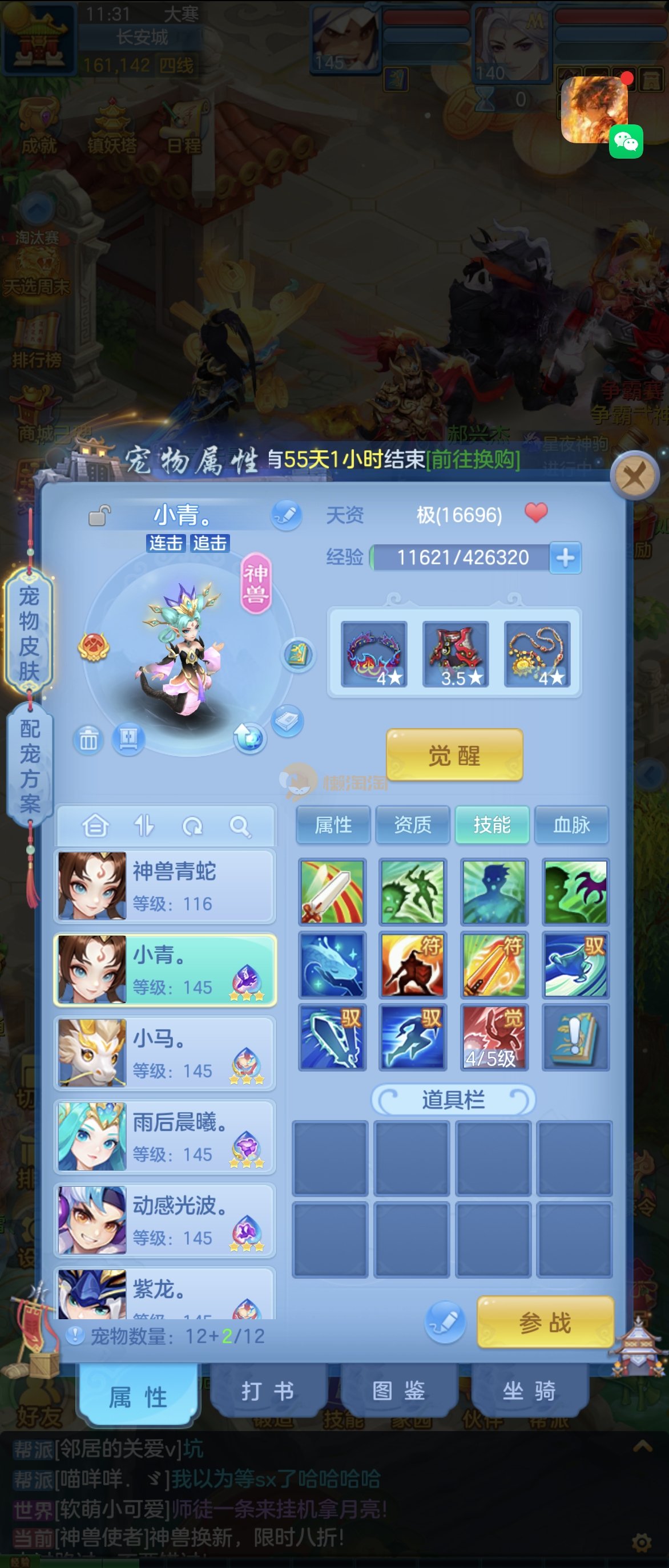The width and height of the screenshot is (669, 1568).
Task: Click the 前往换购 green link
Action: 473,459
